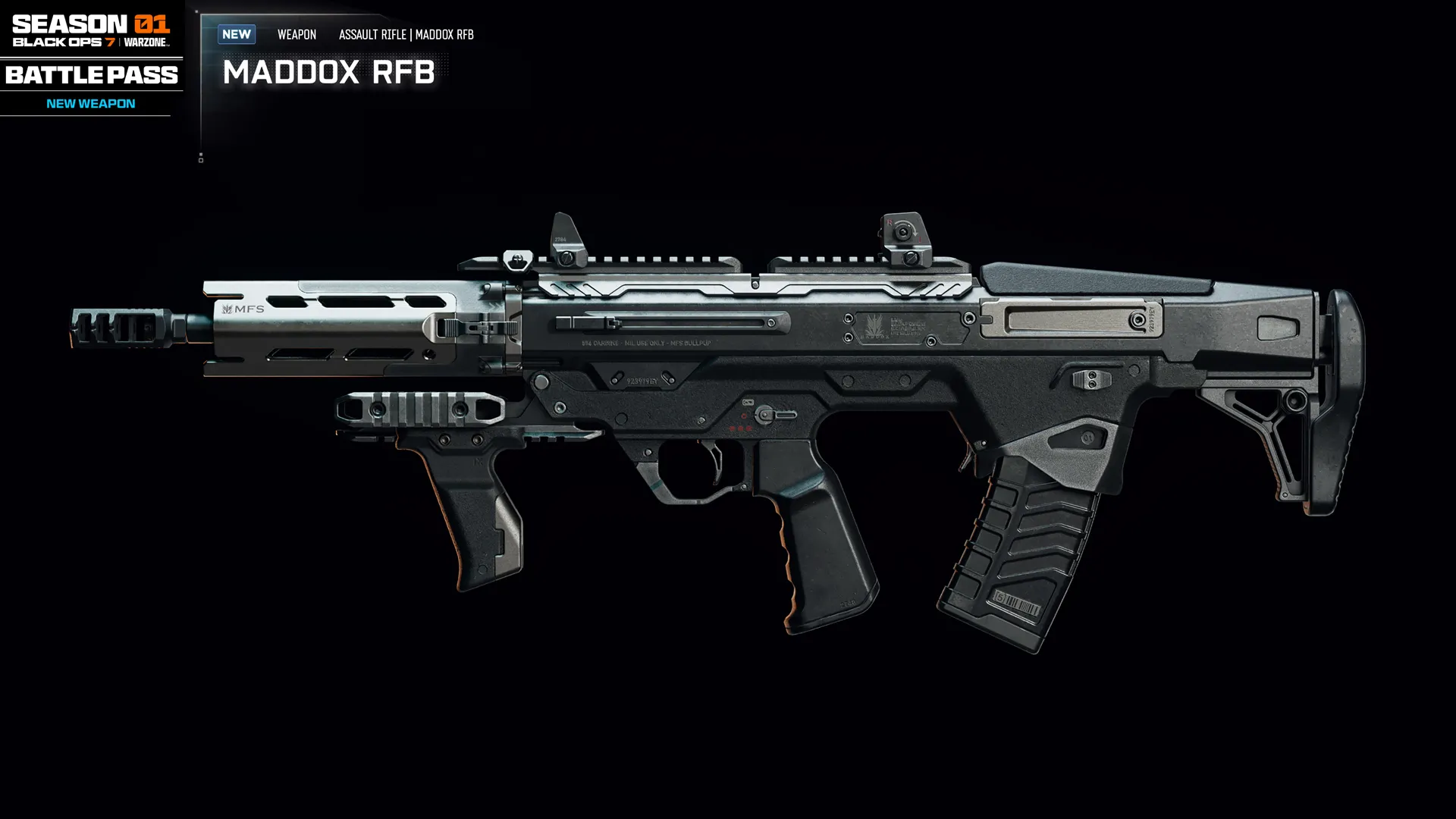This screenshot has width=1456, height=819.
Task: Select the MADDOX RFB heading
Action: pos(329,74)
